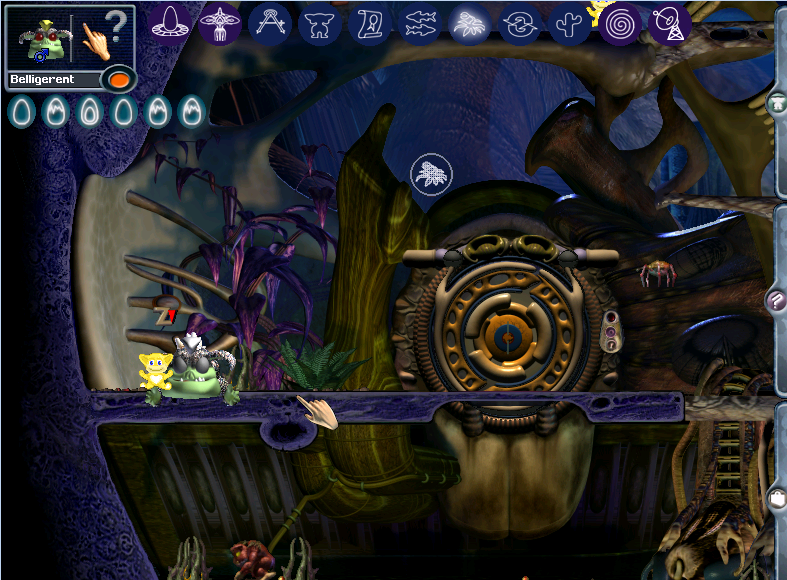Jump to the scroll icon location

[x=370, y=22]
